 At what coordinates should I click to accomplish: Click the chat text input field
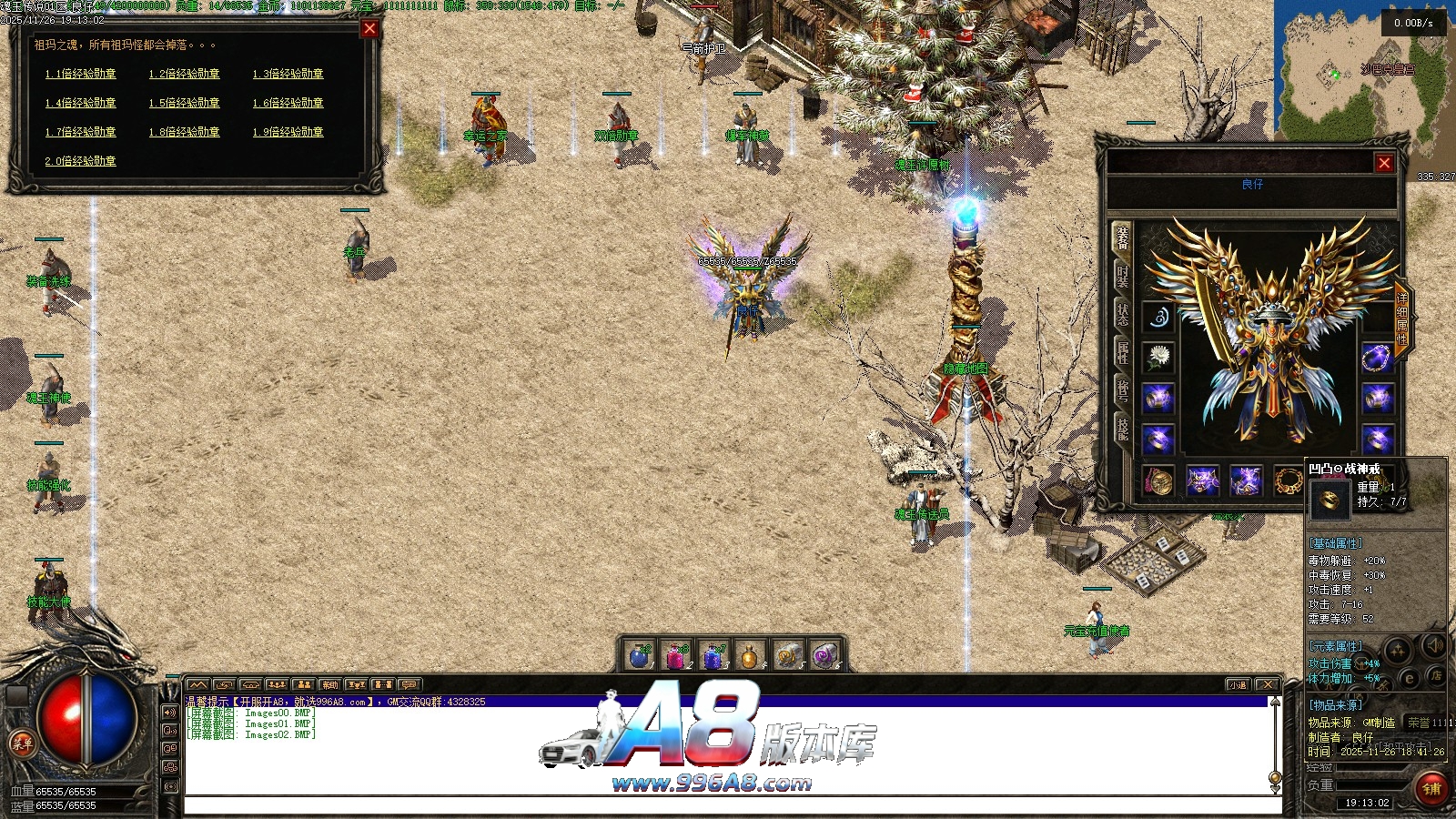(728, 804)
